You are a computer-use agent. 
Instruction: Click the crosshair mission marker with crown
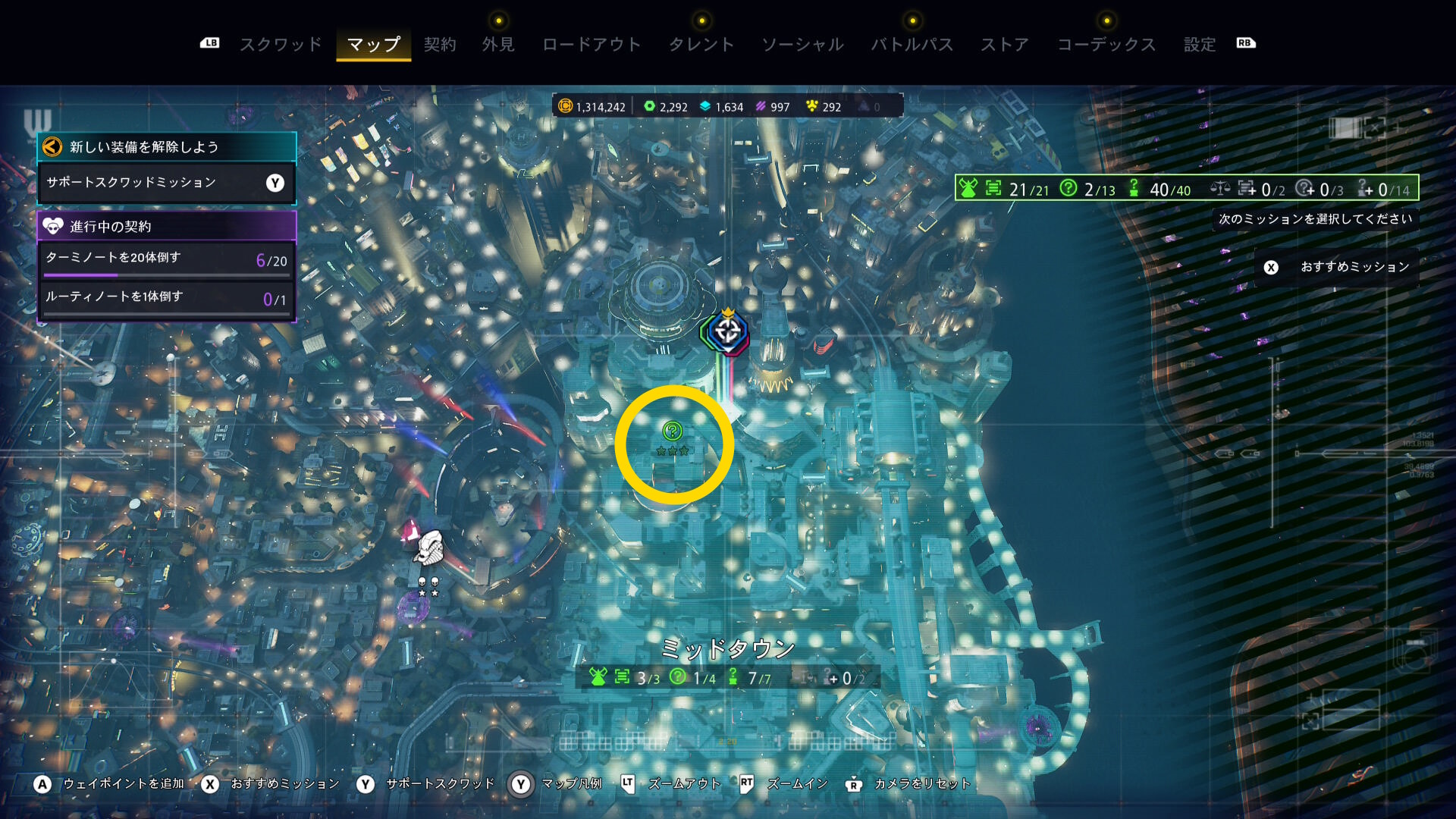(727, 332)
